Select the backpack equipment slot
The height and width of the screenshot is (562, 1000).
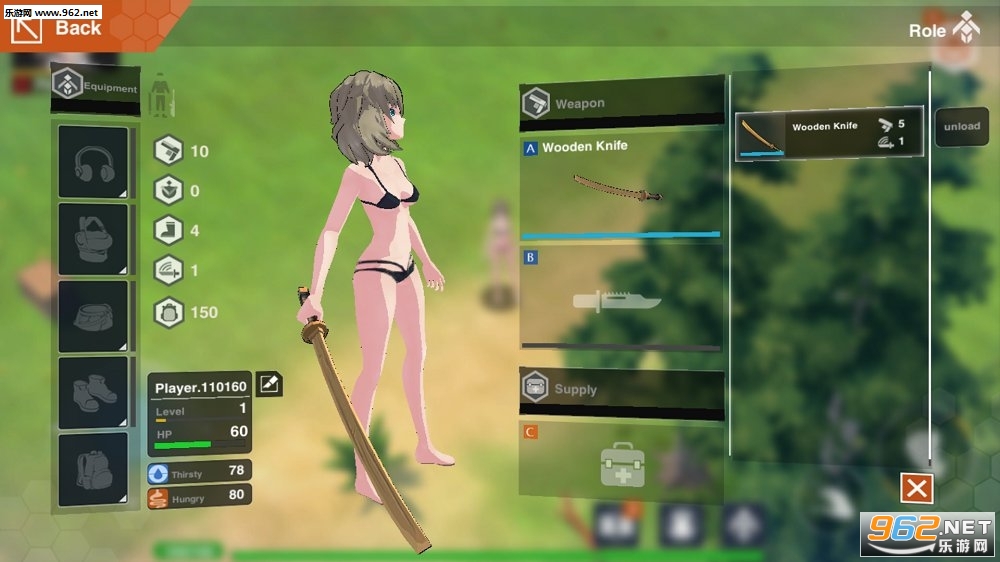coord(93,468)
